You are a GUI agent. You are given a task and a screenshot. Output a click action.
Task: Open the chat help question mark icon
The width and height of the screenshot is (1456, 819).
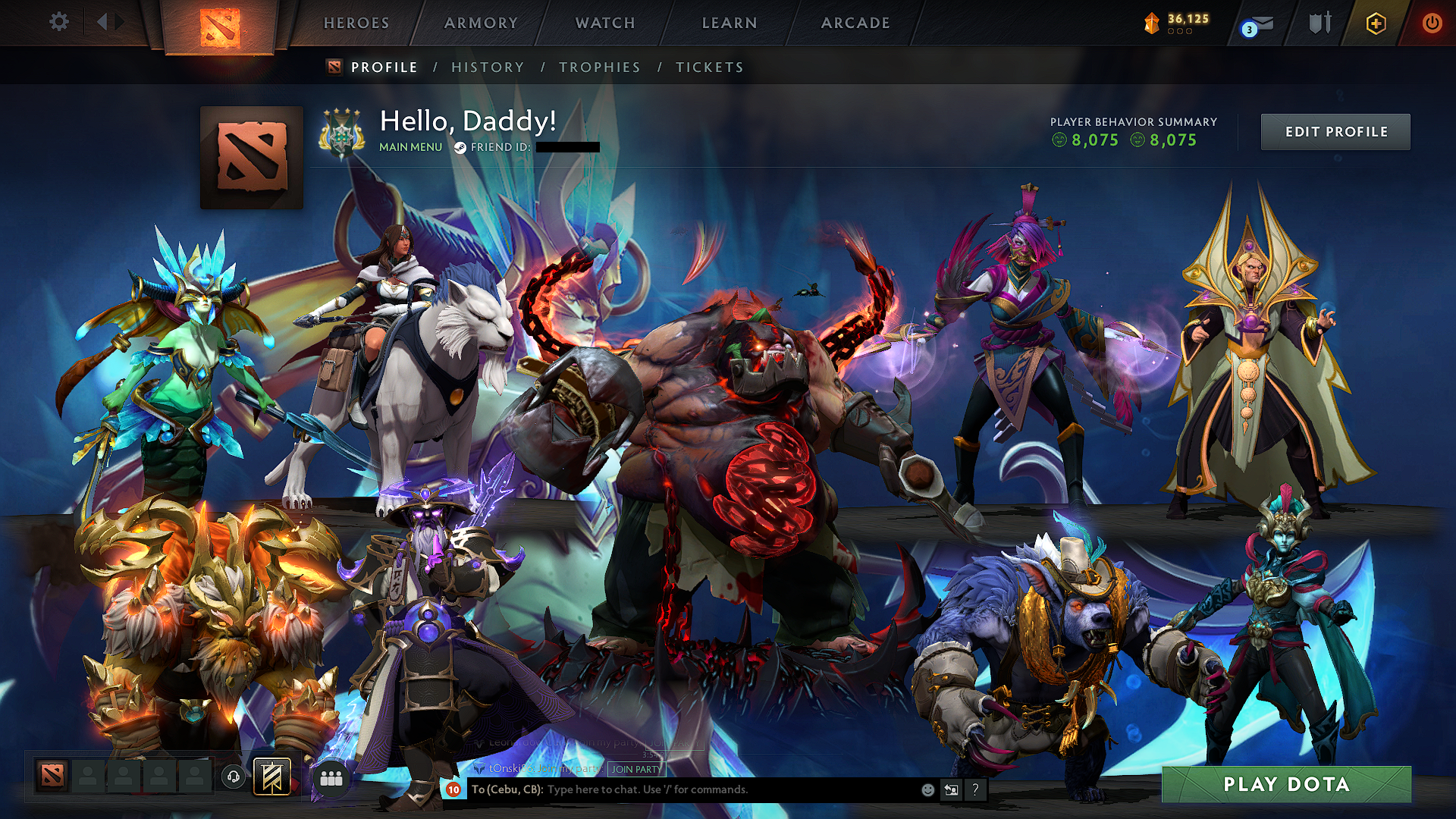(975, 791)
